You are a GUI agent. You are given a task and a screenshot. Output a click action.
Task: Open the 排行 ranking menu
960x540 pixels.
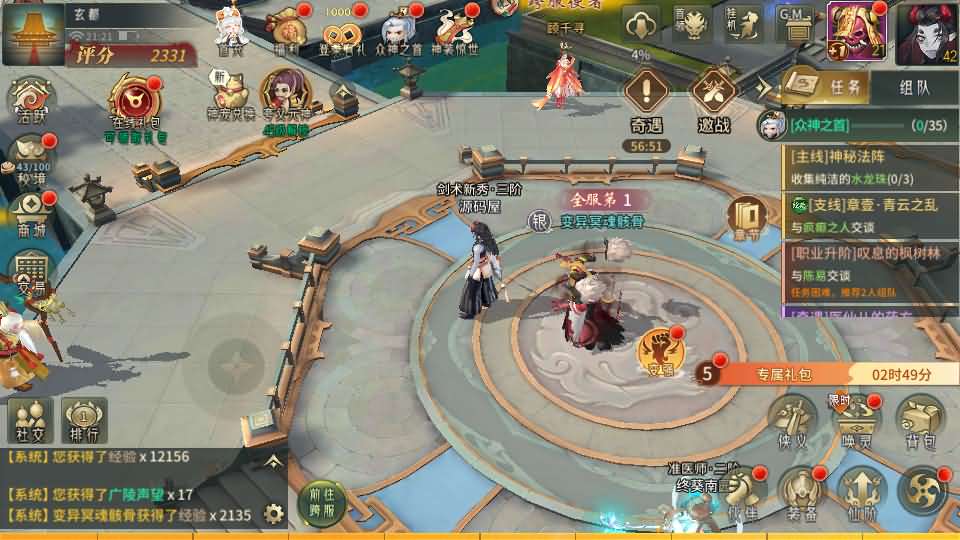85,419
